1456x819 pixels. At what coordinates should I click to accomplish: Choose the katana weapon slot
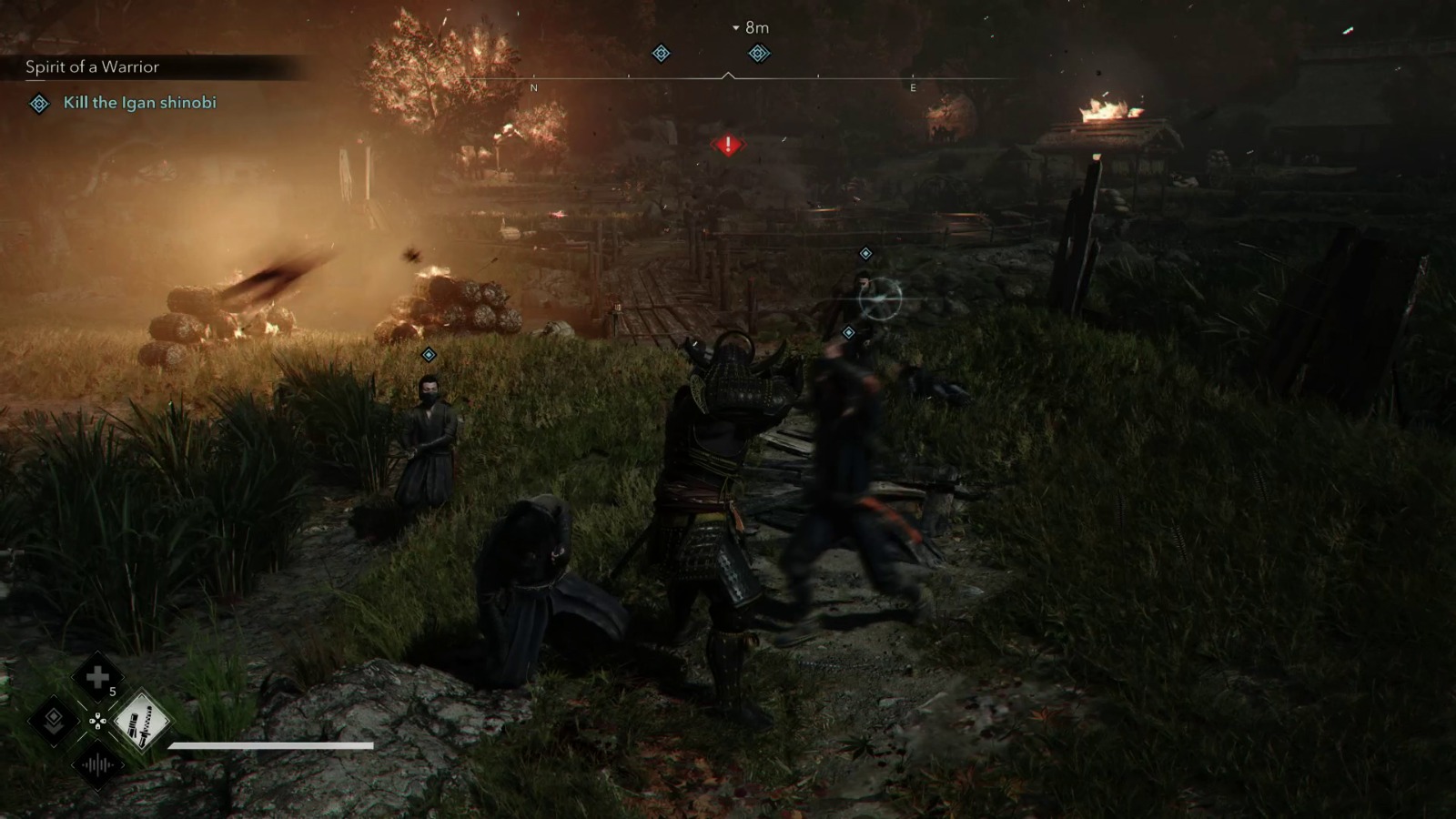click(x=142, y=722)
